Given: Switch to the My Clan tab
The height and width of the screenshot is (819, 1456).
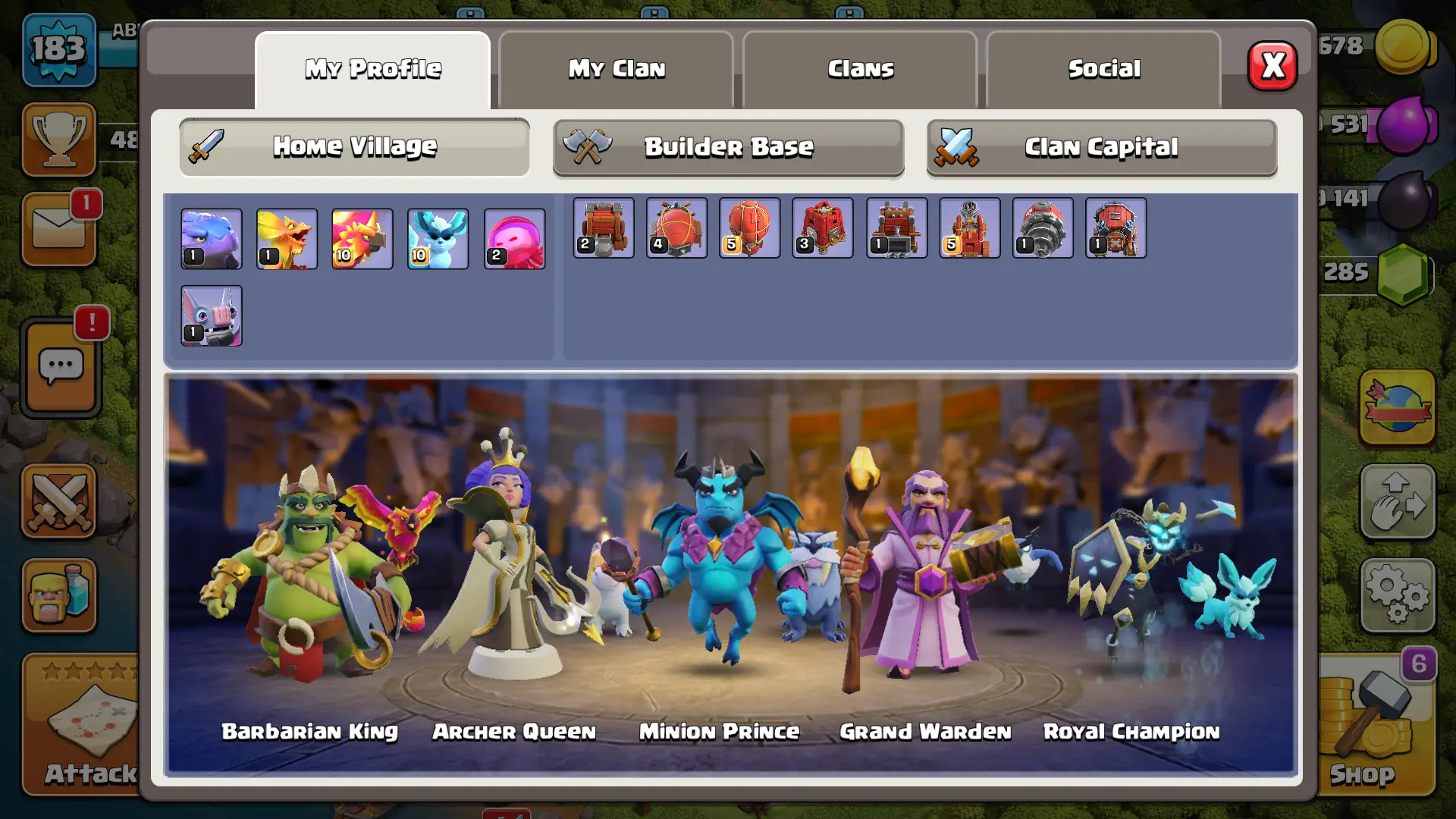Looking at the screenshot, I should [617, 69].
